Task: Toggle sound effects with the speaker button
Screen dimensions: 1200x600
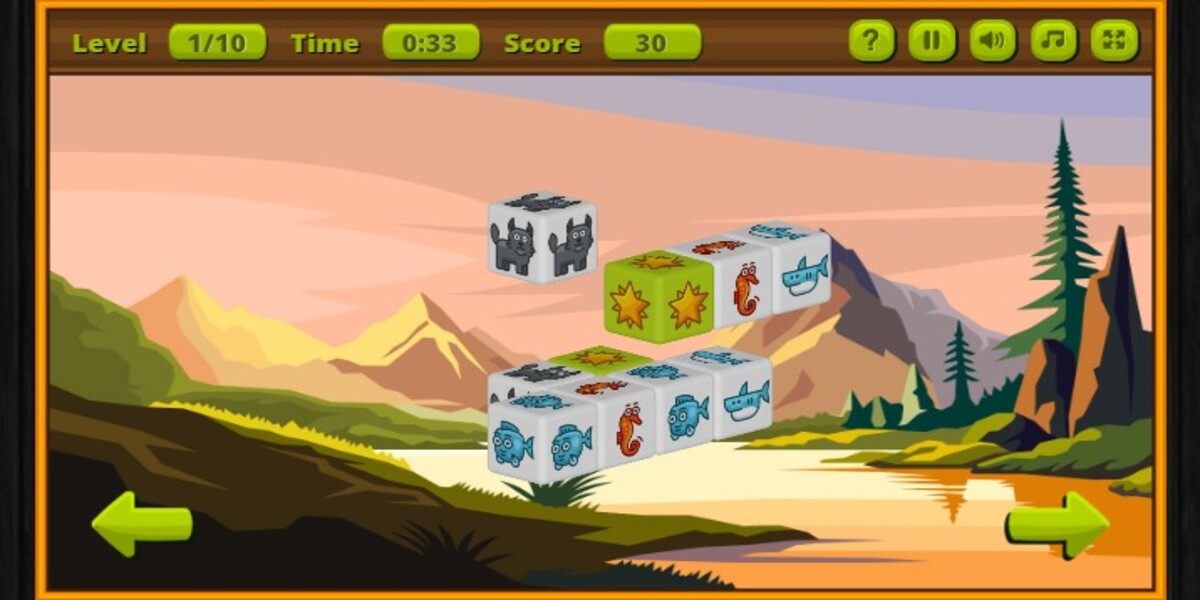Action: pyautogui.click(x=992, y=41)
